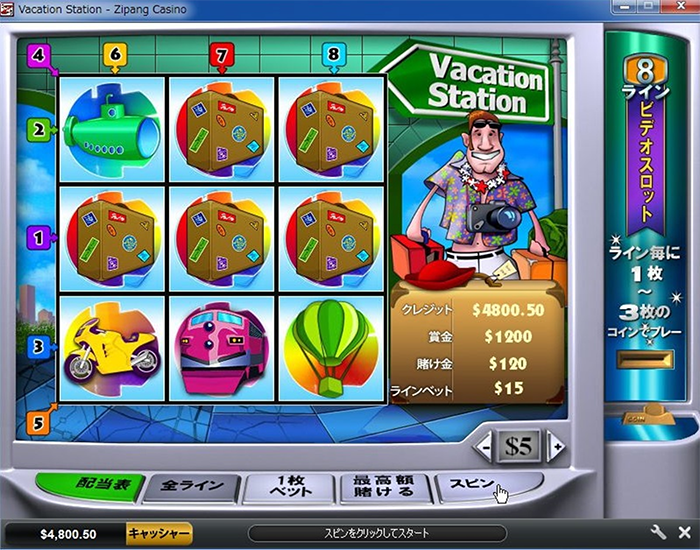Select payline marker 2
Screen dimensions: 700x550
pyautogui.click(x=40, y=129)
